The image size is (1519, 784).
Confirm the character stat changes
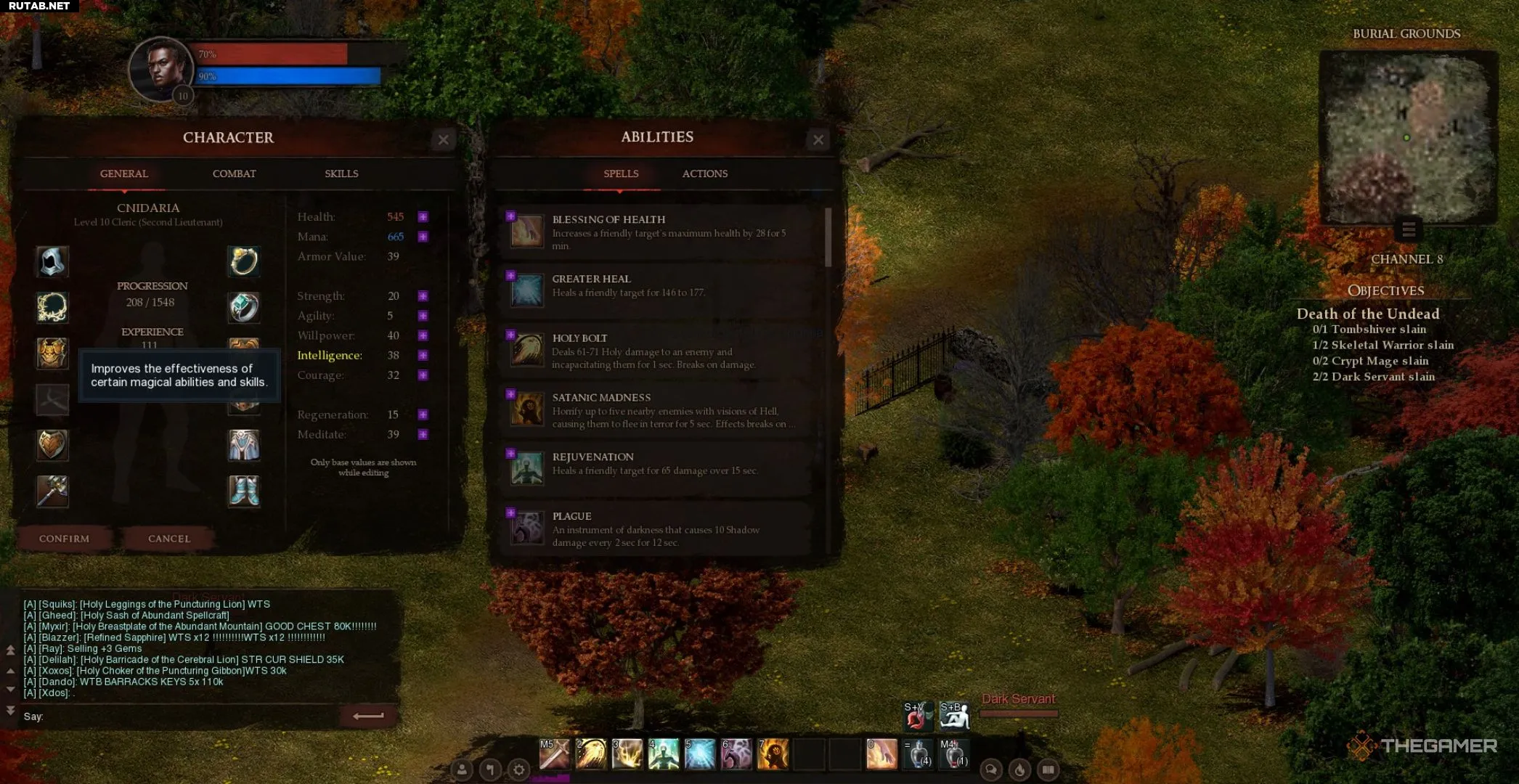[x=65, y=539]
